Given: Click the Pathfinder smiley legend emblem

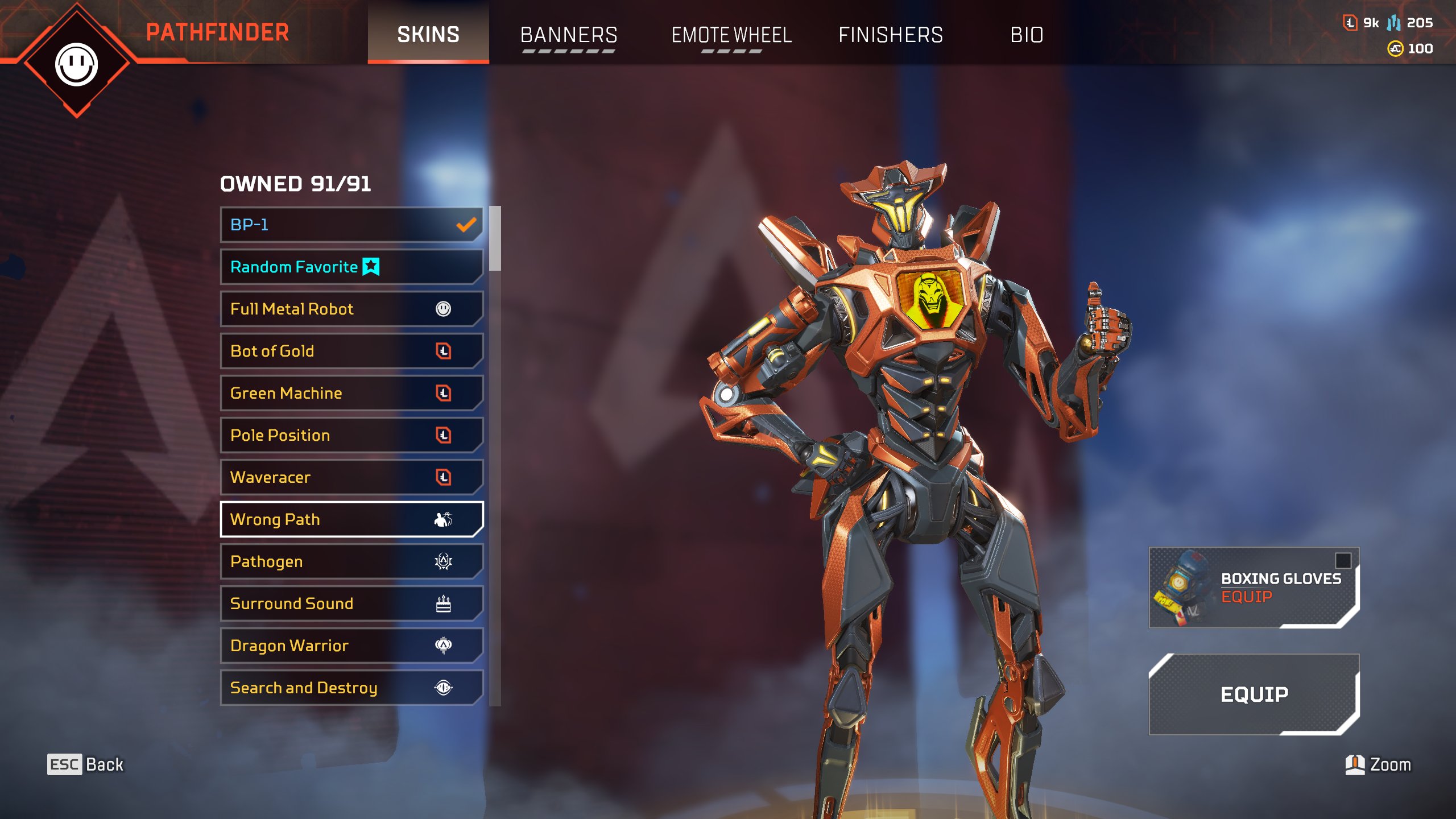Looking at the screenshot, I should pyautogui.click(x=77, y=64).
